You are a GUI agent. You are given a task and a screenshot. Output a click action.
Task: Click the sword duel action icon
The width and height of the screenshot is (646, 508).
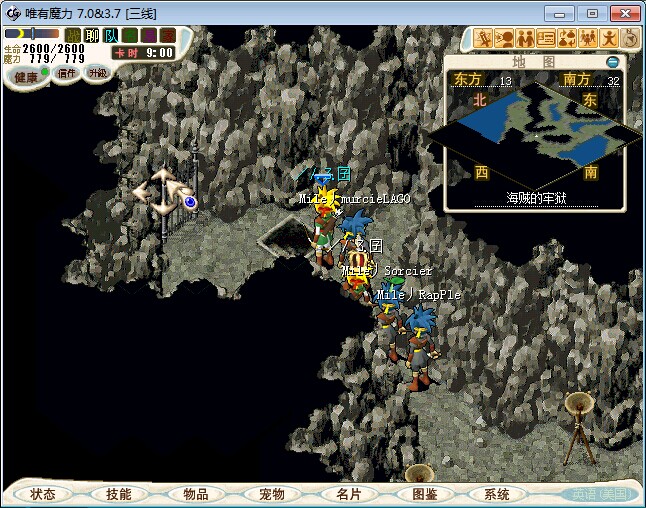pos(484,39)
